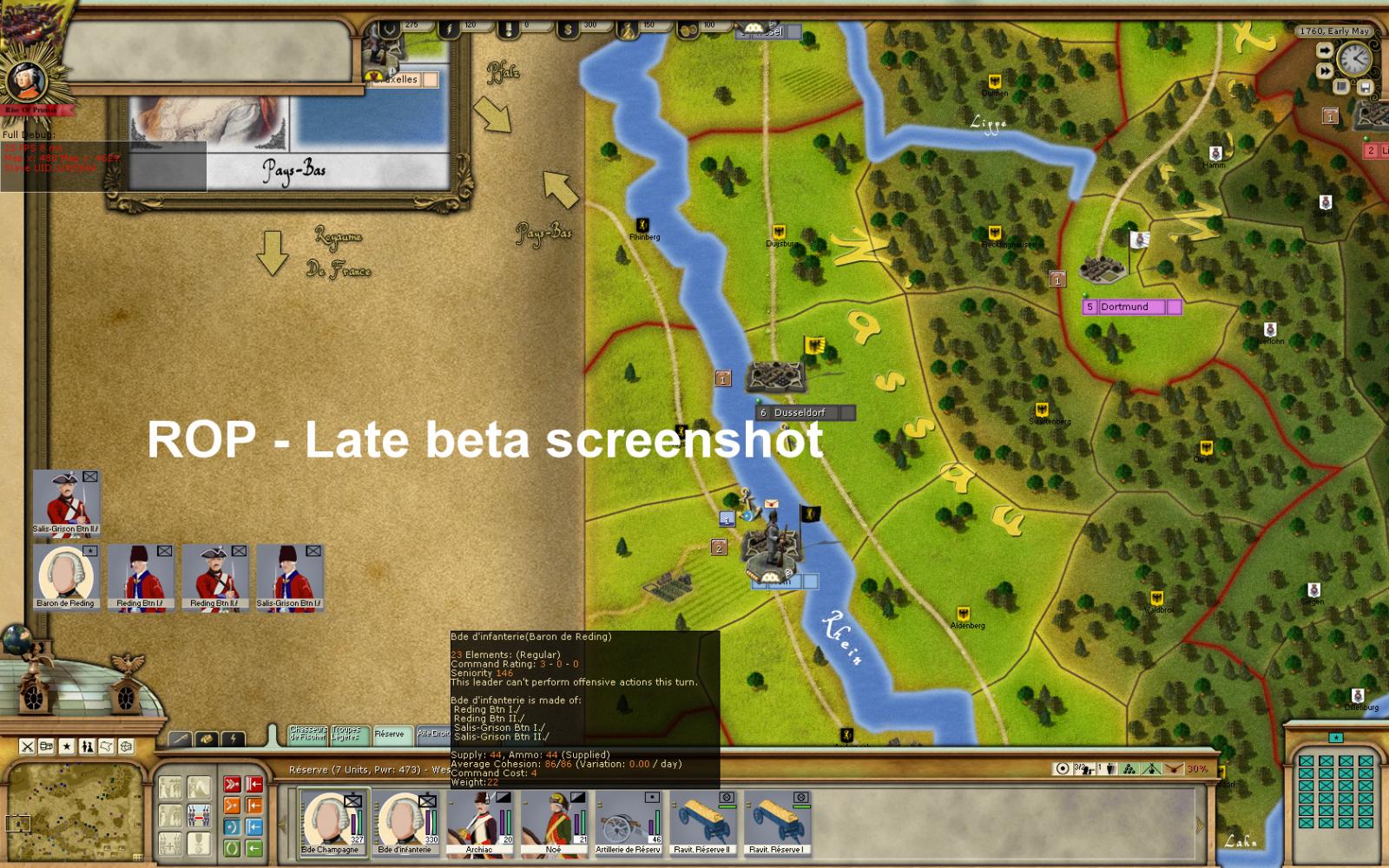Viewport: 1389px width, 868px height.
Task: Open the Troupes Légères tab
Action: point(350,734)
